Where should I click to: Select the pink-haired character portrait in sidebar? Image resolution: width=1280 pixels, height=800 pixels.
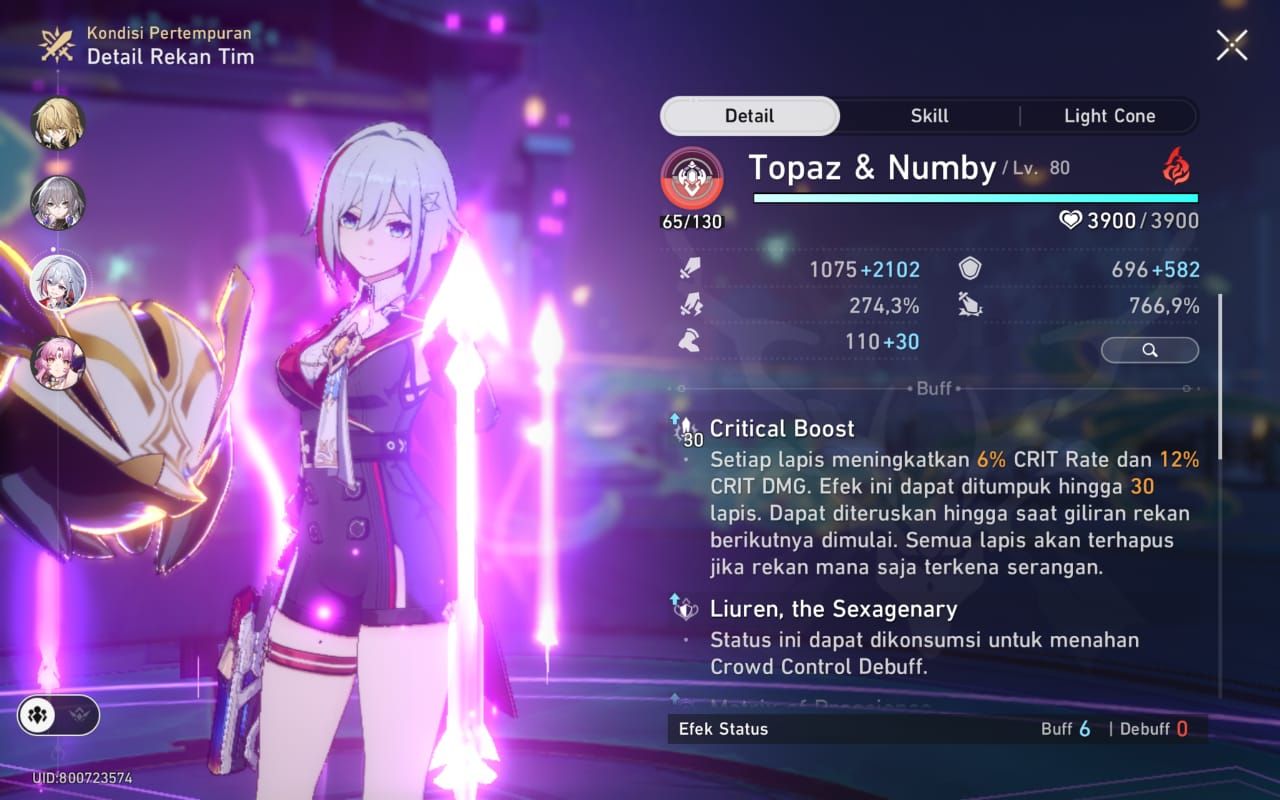(x=60, y=362)
